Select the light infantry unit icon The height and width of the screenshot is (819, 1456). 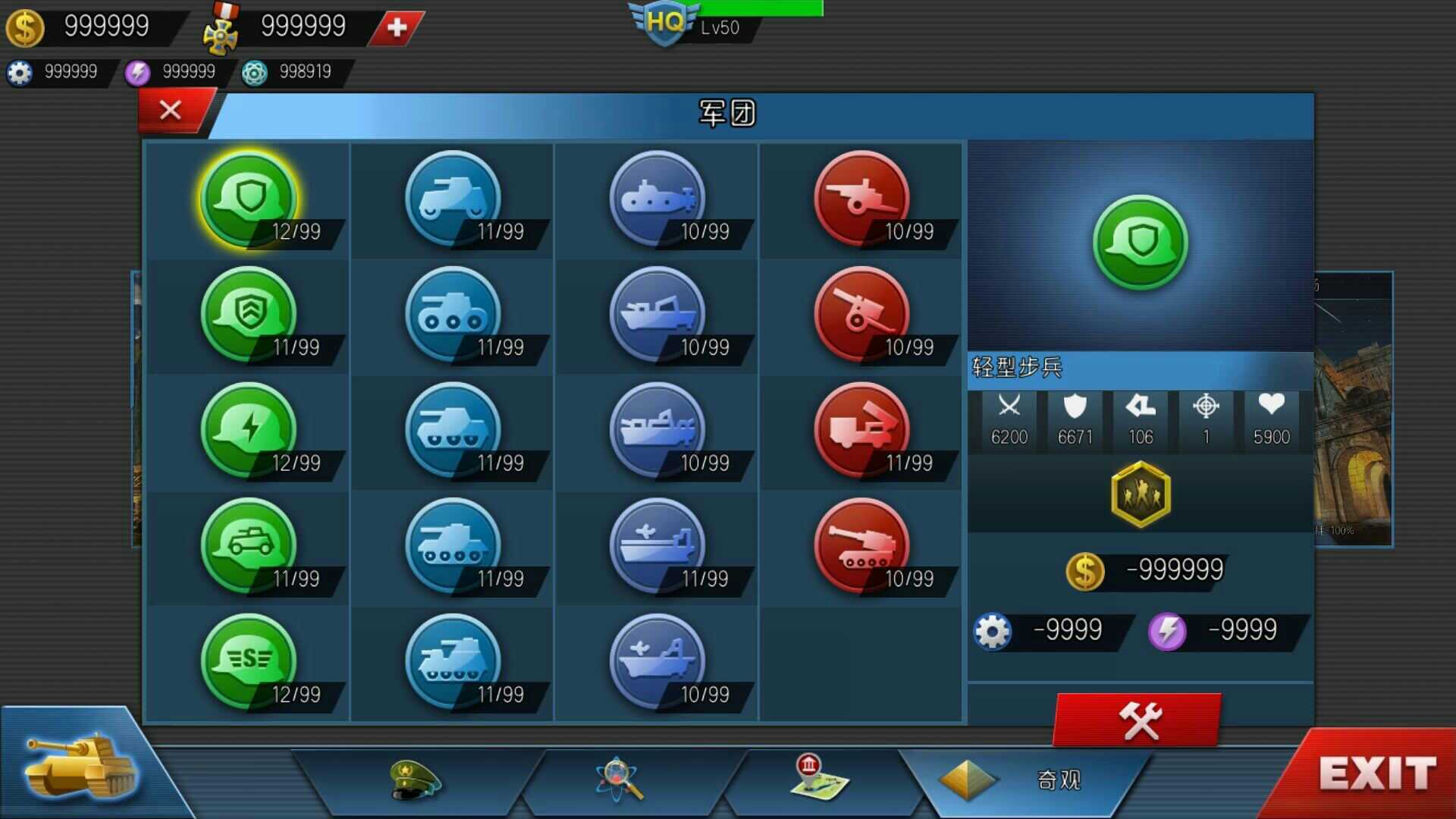pos(246,197)
